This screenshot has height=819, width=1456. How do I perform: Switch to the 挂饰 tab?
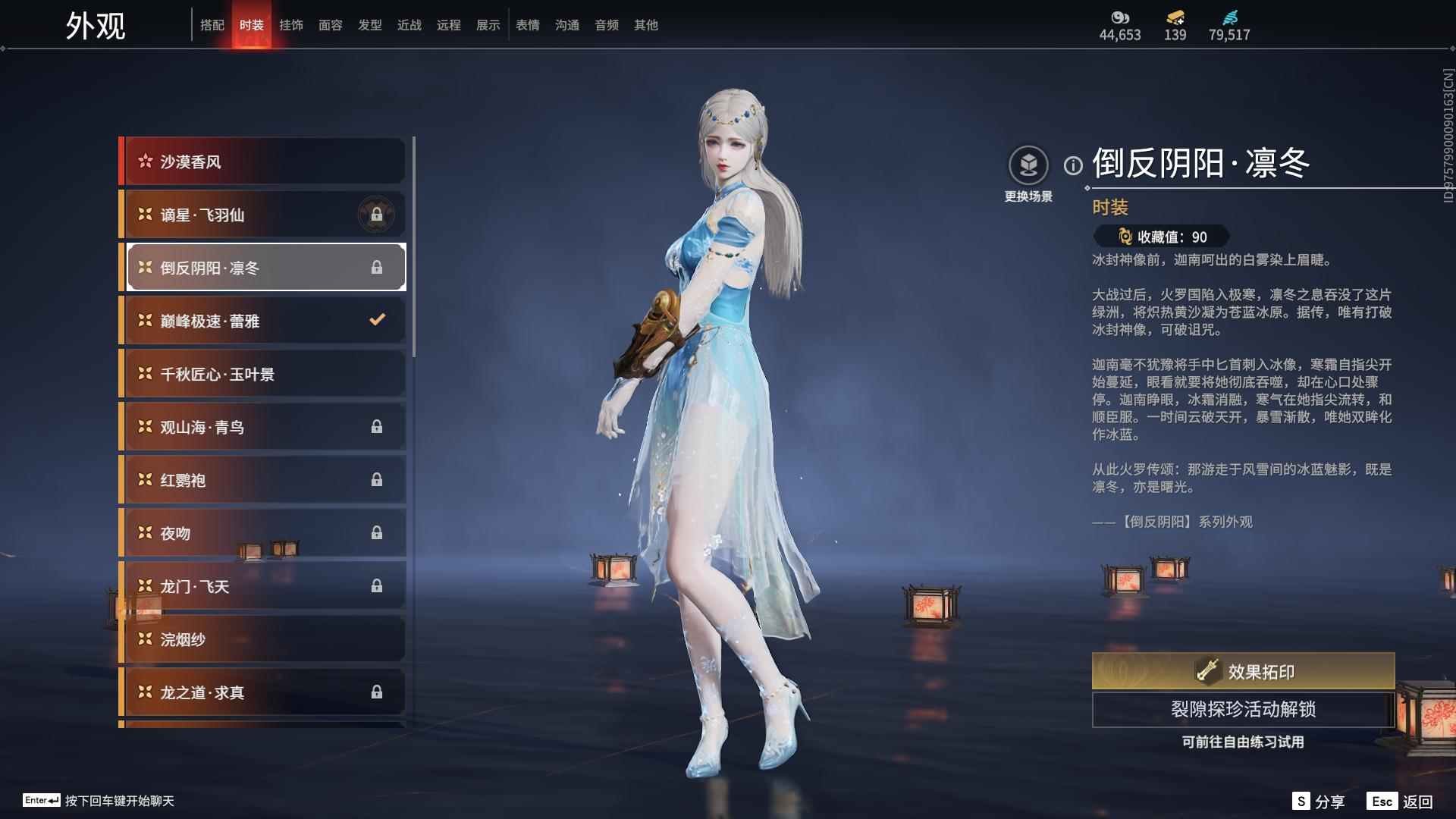click(292, 24)
